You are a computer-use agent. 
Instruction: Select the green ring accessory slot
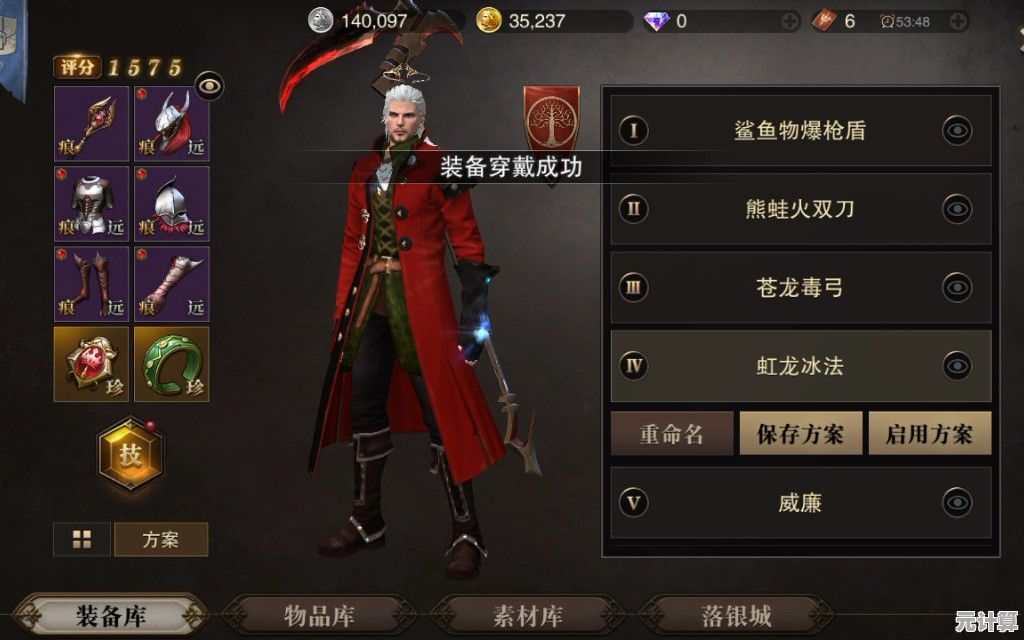pyautogui.click(x=172, y=364)
